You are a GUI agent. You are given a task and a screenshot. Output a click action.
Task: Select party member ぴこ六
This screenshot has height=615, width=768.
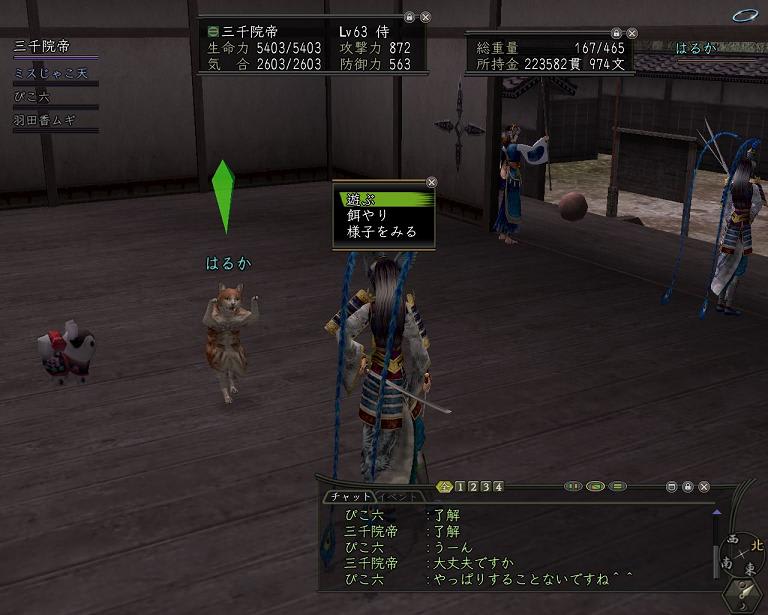[x=32, y=97]
